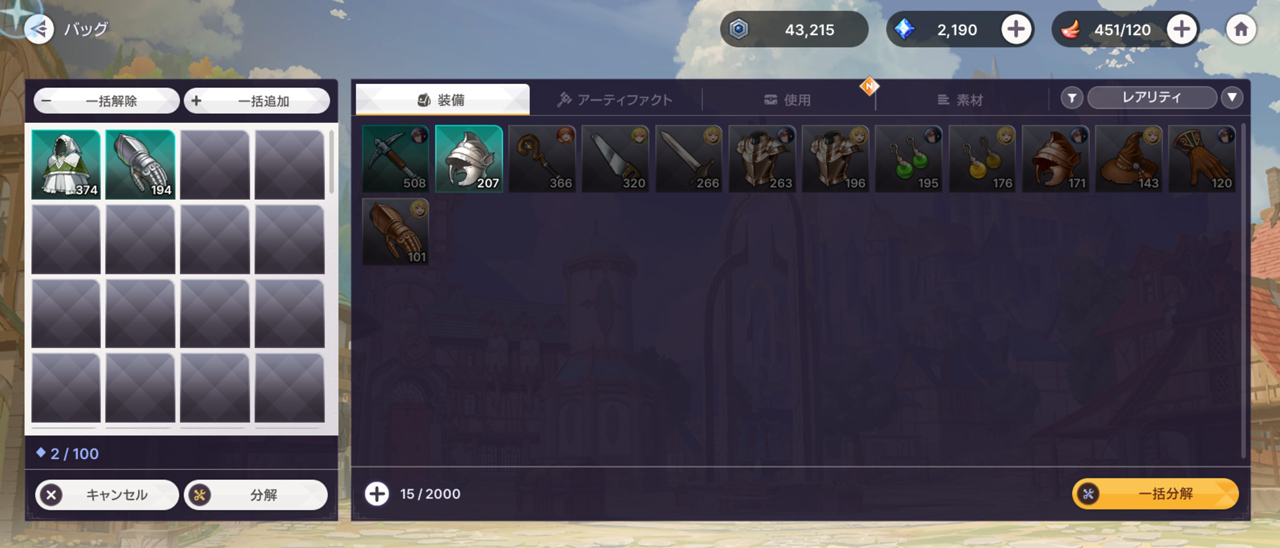Switch to the アーティファクト tab

point(615,100)
